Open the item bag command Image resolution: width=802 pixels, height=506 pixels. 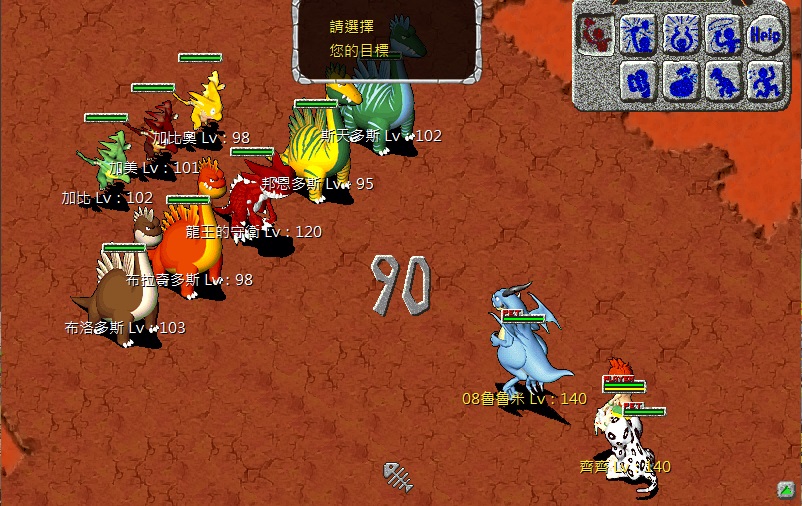(x=682, y=80)
